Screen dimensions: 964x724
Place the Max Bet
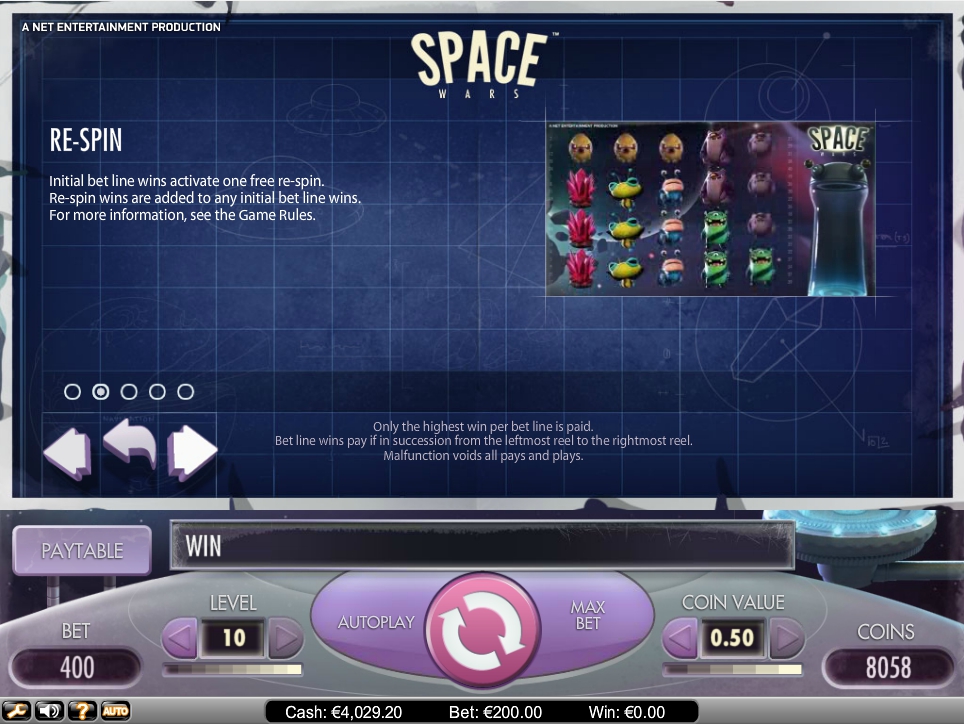point(587,615)
